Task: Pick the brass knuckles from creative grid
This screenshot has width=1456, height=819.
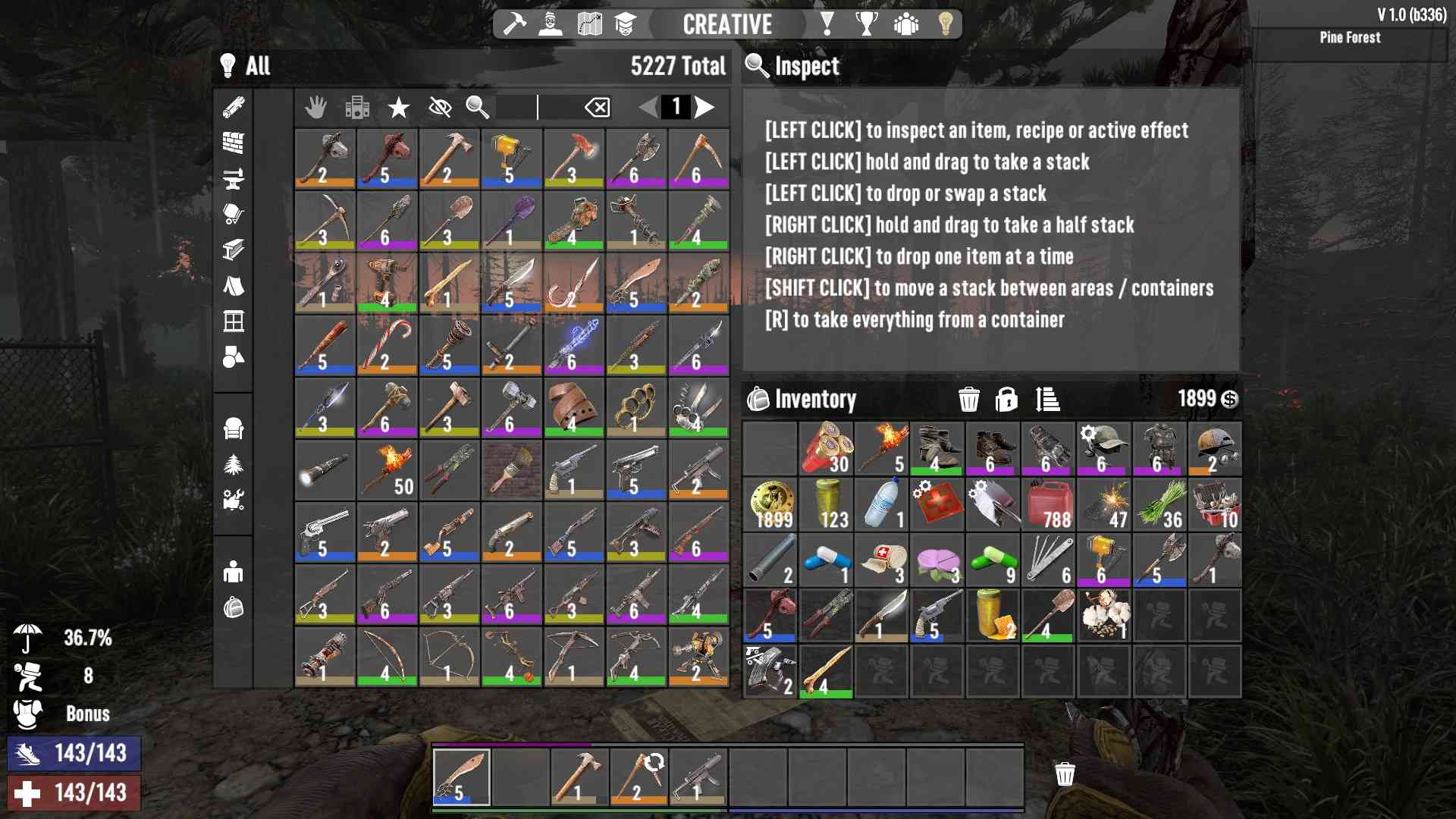Action: point(636,407)
